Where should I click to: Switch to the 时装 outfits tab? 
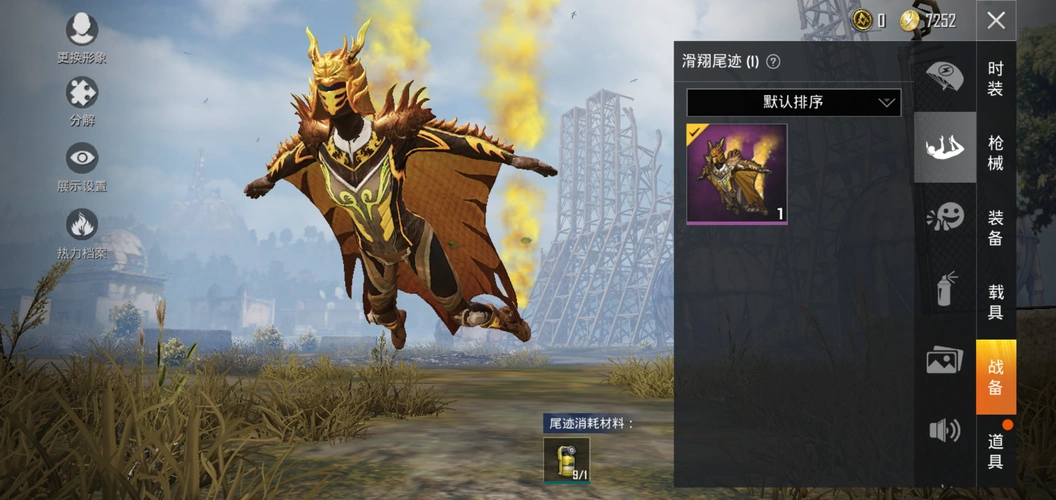pyautogui.click(x=996, y=78)
